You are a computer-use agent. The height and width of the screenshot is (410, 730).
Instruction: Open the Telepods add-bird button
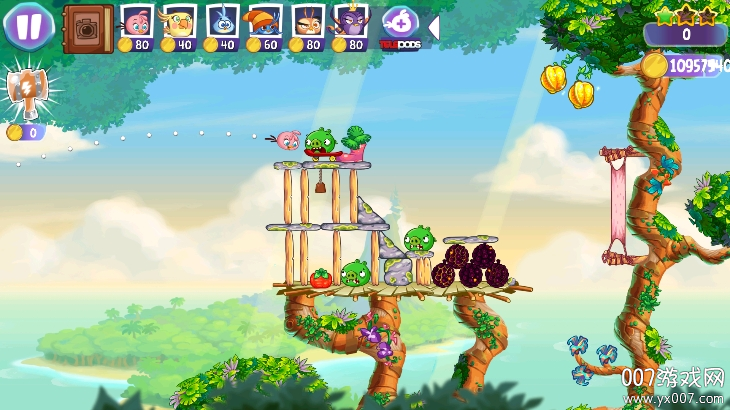[x=400, y=25]
